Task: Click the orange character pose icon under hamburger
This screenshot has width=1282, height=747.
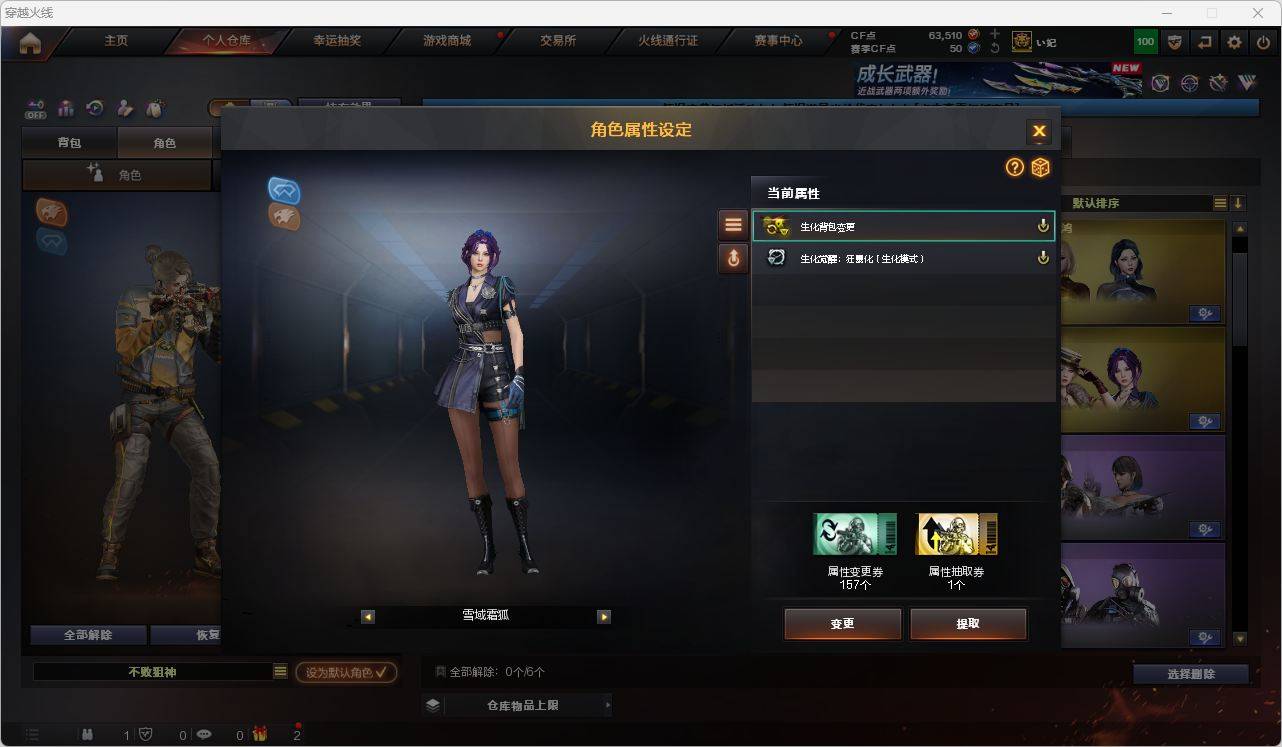Action: click(x=733, y=258)
